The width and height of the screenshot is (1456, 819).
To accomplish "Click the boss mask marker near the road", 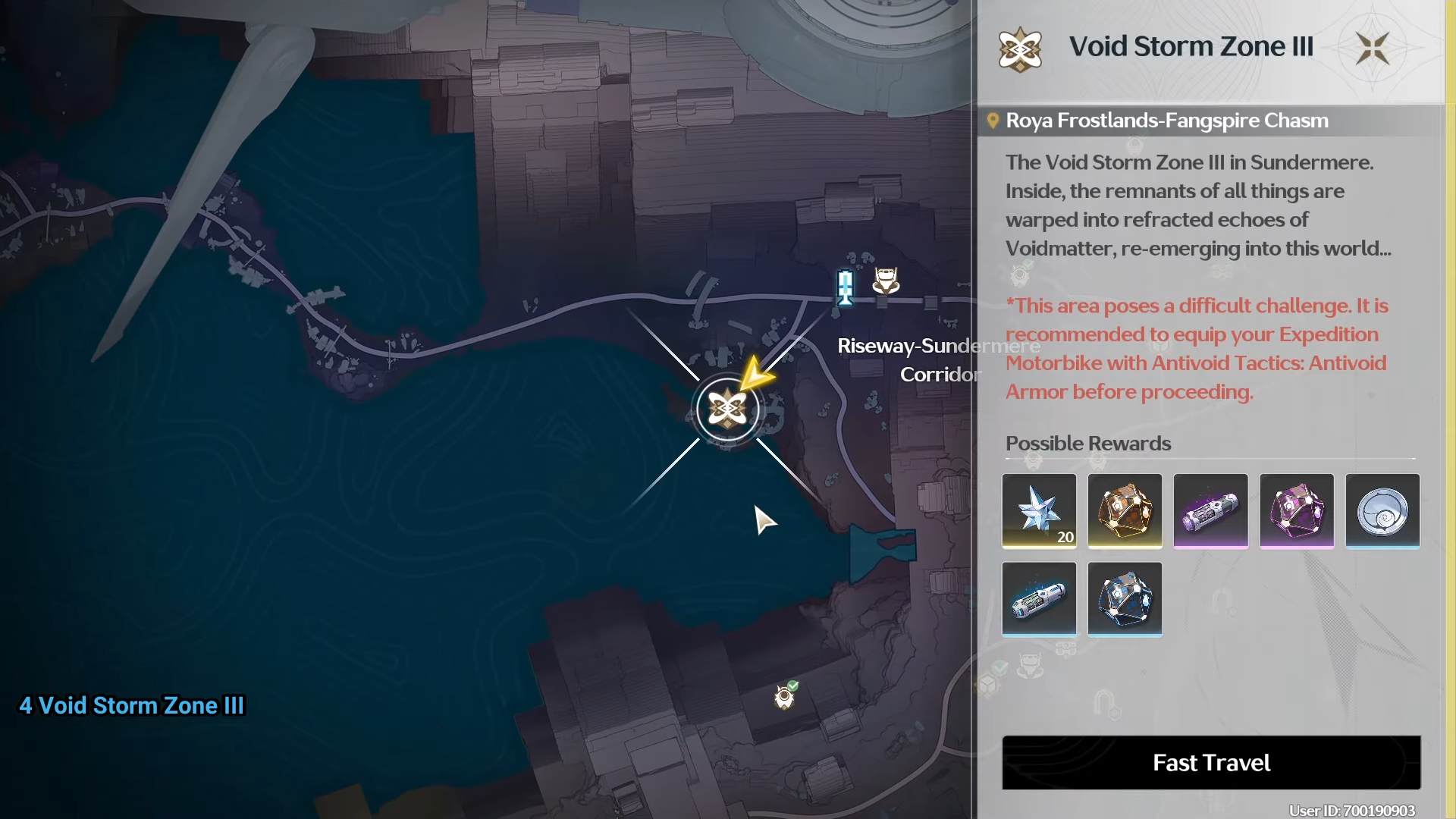I will click(886, 281).
